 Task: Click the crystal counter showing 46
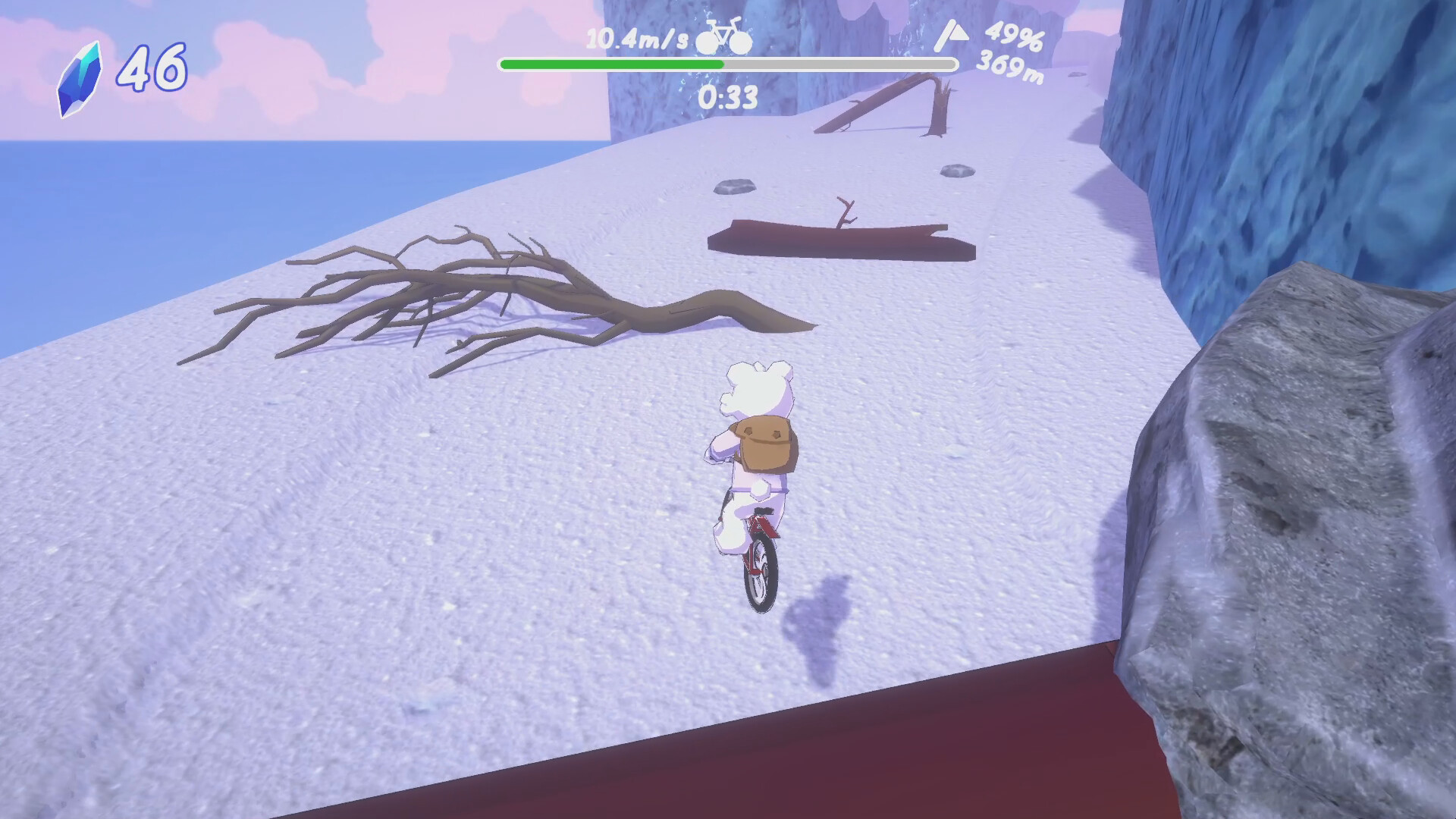point(152,67)
